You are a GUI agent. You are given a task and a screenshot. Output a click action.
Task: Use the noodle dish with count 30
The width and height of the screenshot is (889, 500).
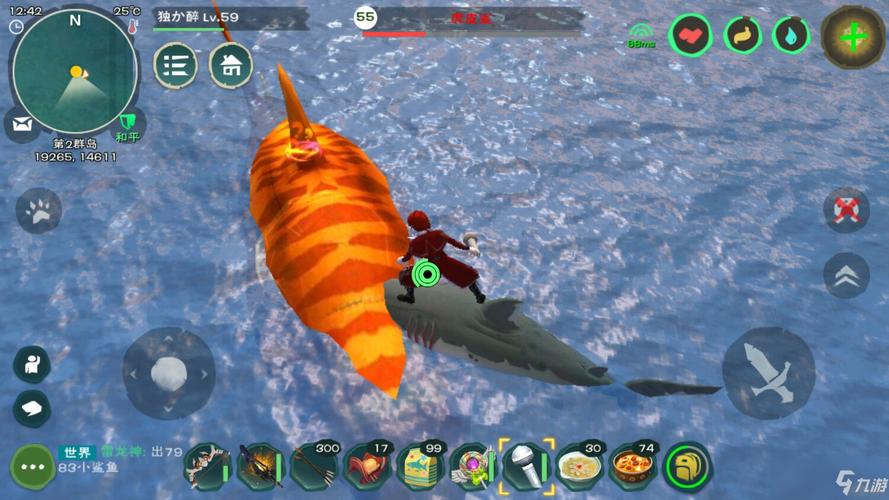[580, 467]
